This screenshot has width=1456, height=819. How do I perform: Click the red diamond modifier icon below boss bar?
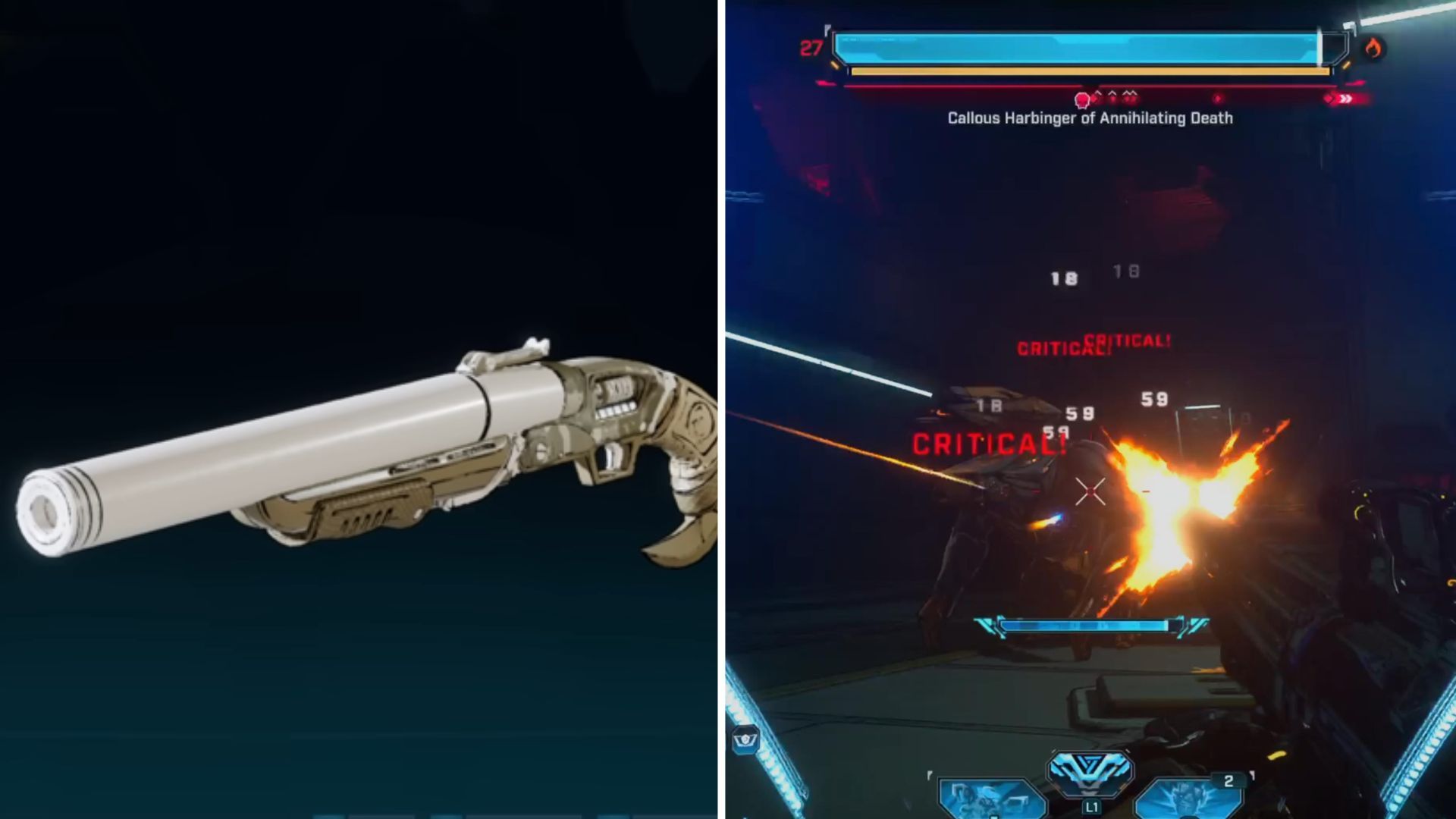pos(1217,99)
